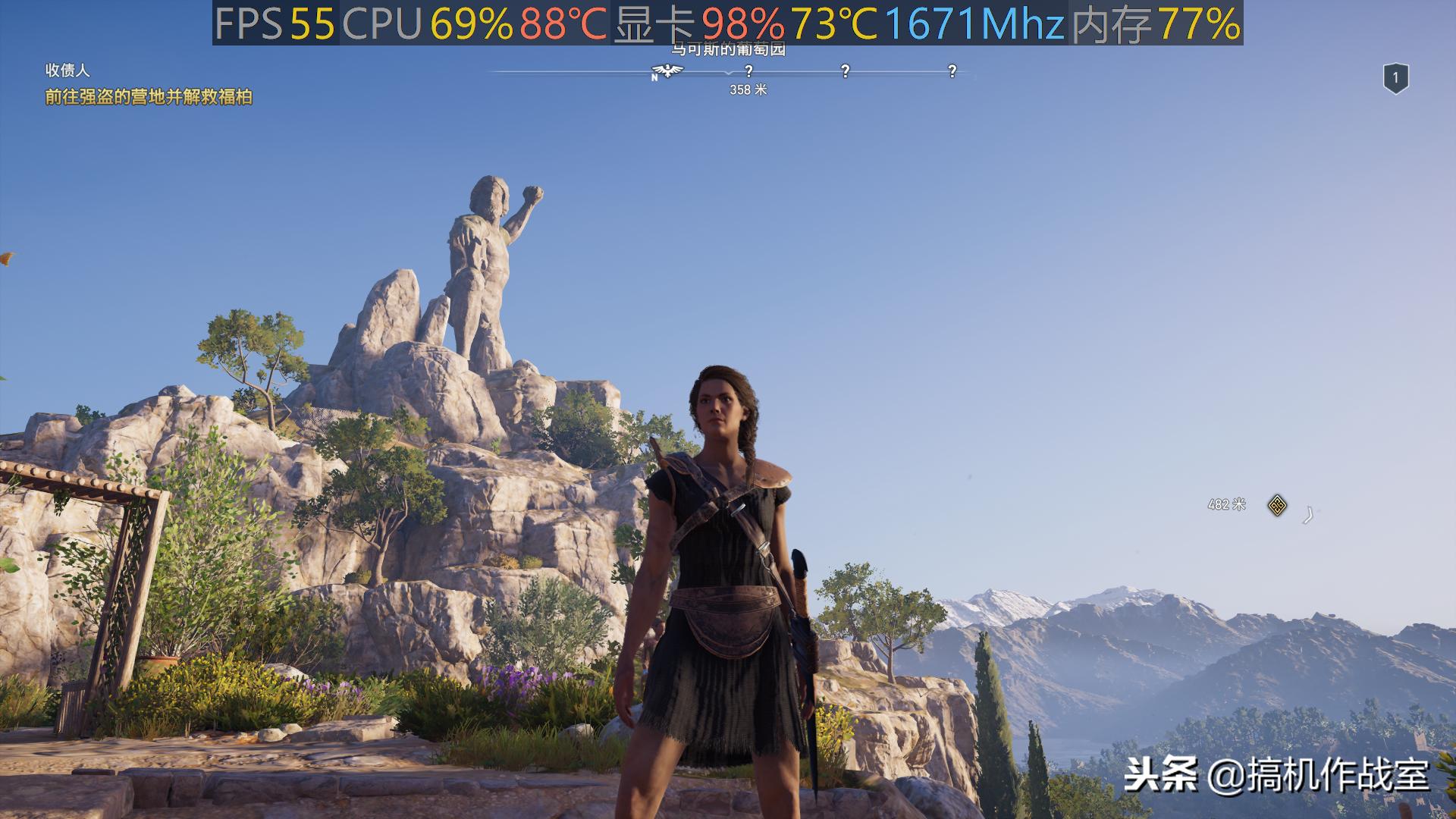The image size is (1456, 819).
Task: Select the gold diamond quest marker at 482 米
Action: pos(1277,505)
